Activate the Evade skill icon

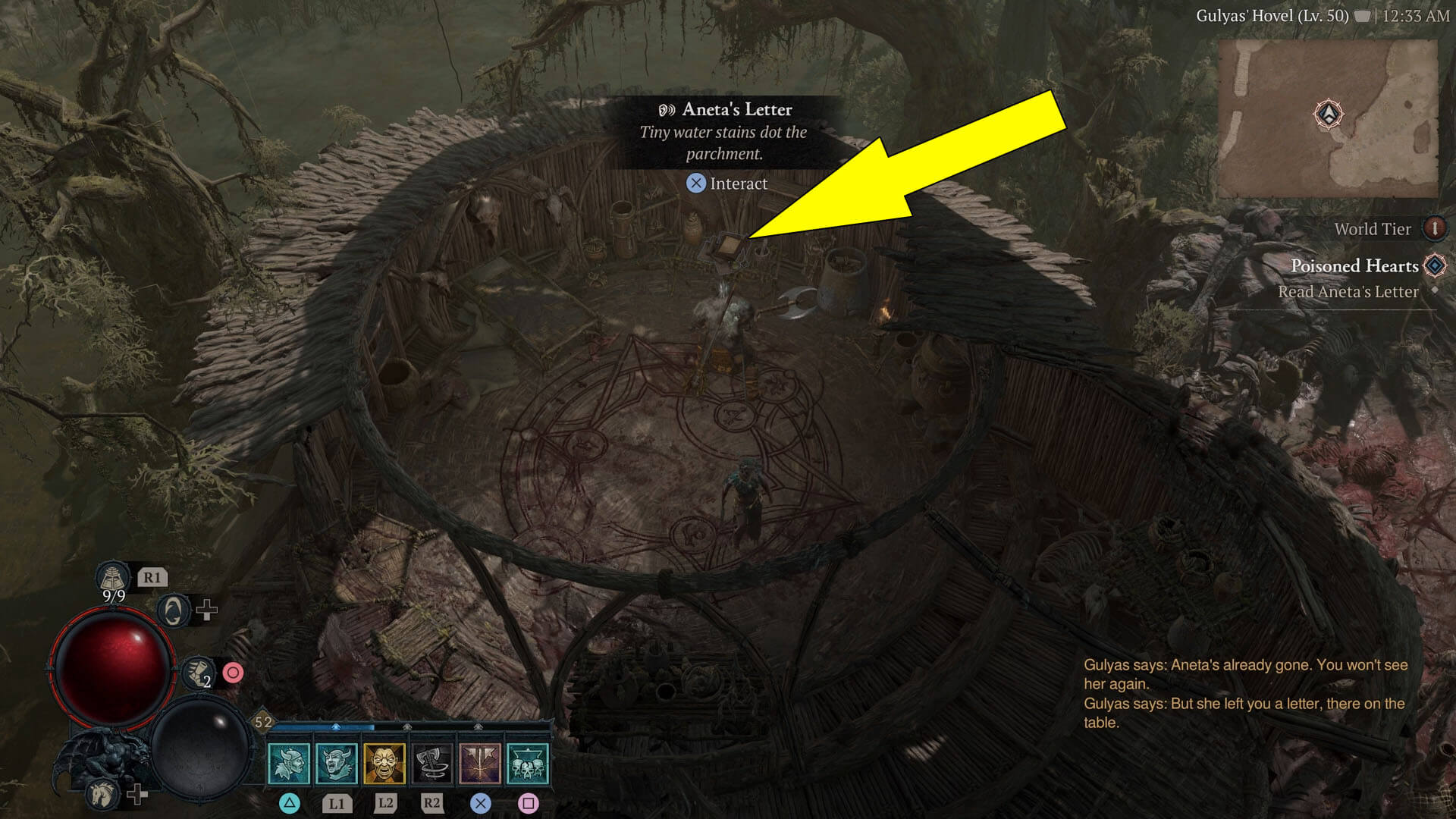pyautogui.click(x=172, y=610)
